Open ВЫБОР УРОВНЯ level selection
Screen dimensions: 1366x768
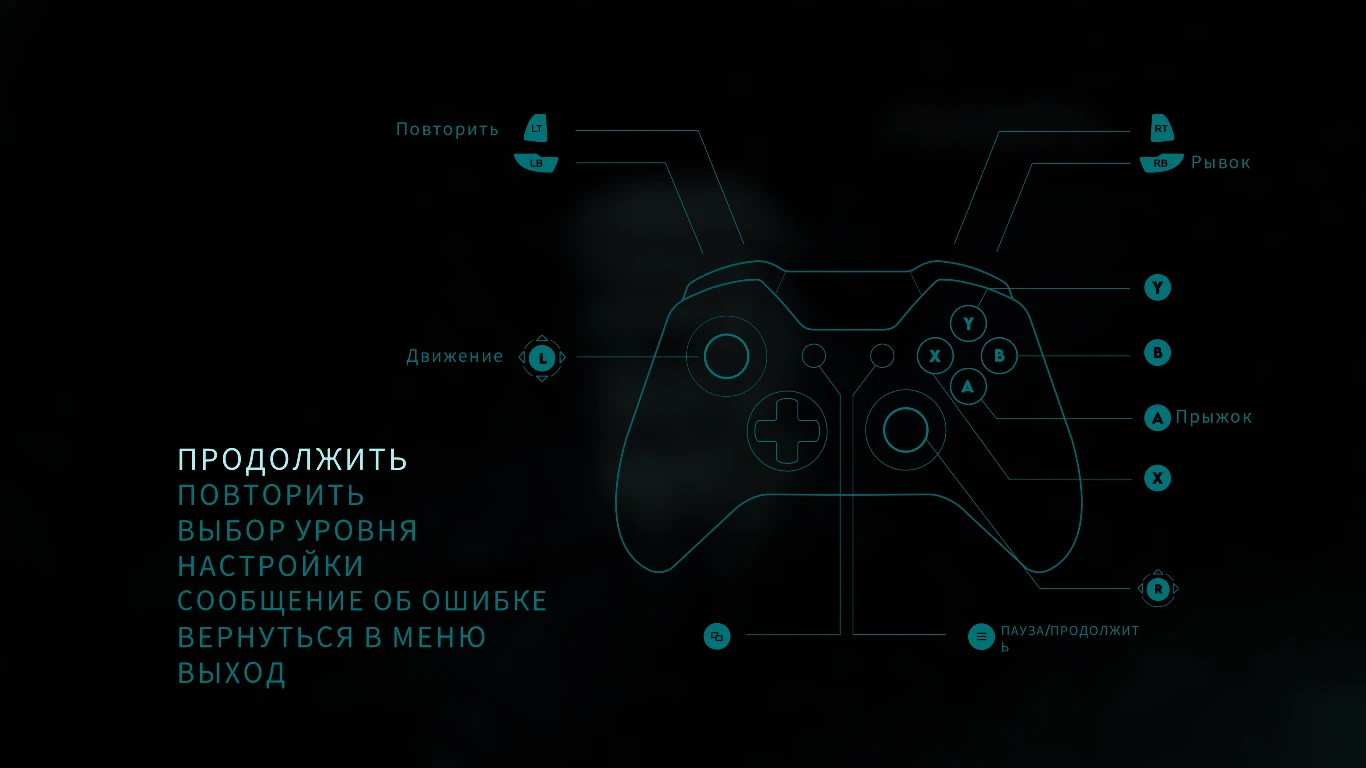[296, 530]
